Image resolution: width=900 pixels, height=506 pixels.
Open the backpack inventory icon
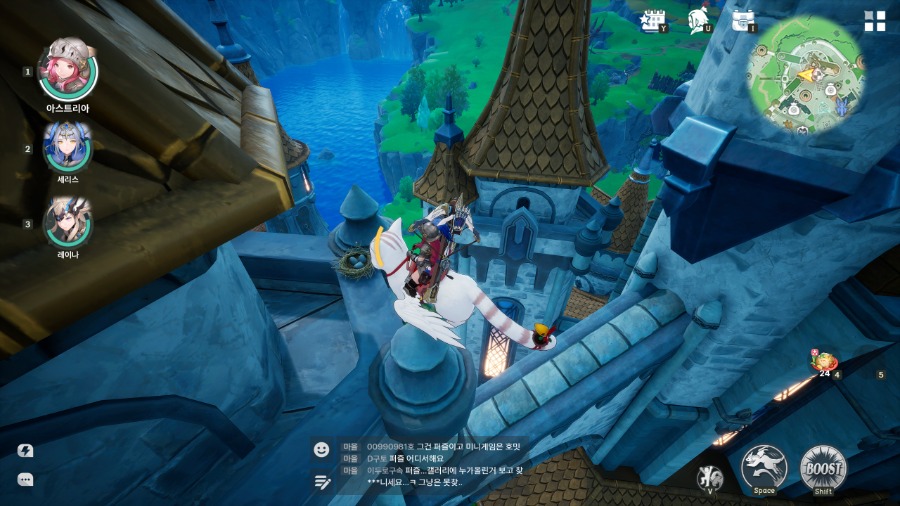743,20
